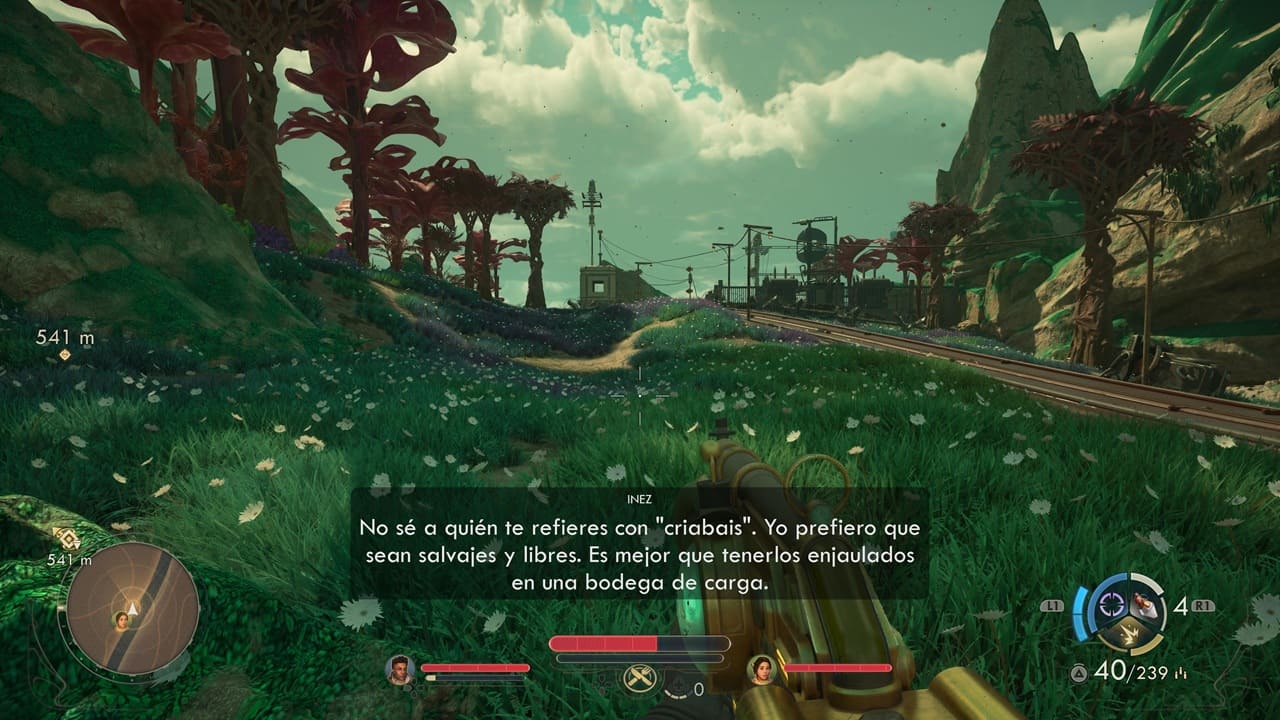Click the crossed knife and fork icon
Image resolution: width=1280 pixels, height=720 pixels.
click(638, 678)
